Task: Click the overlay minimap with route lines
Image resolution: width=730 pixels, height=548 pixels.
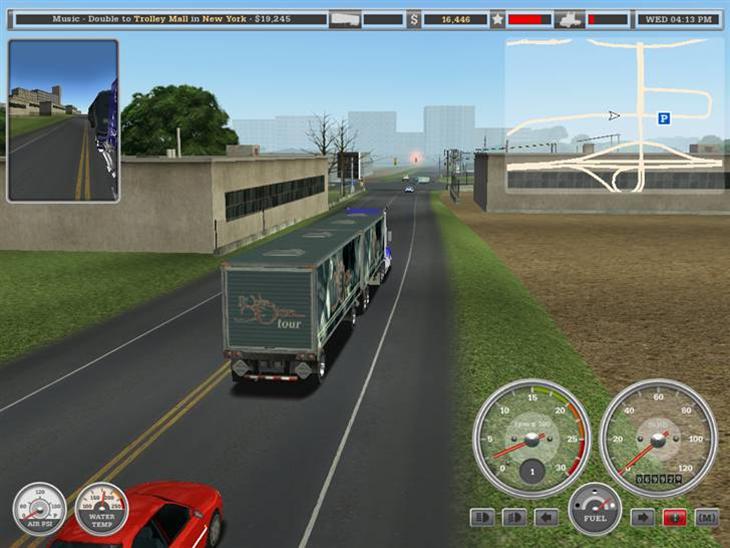Action: point(614,115)
